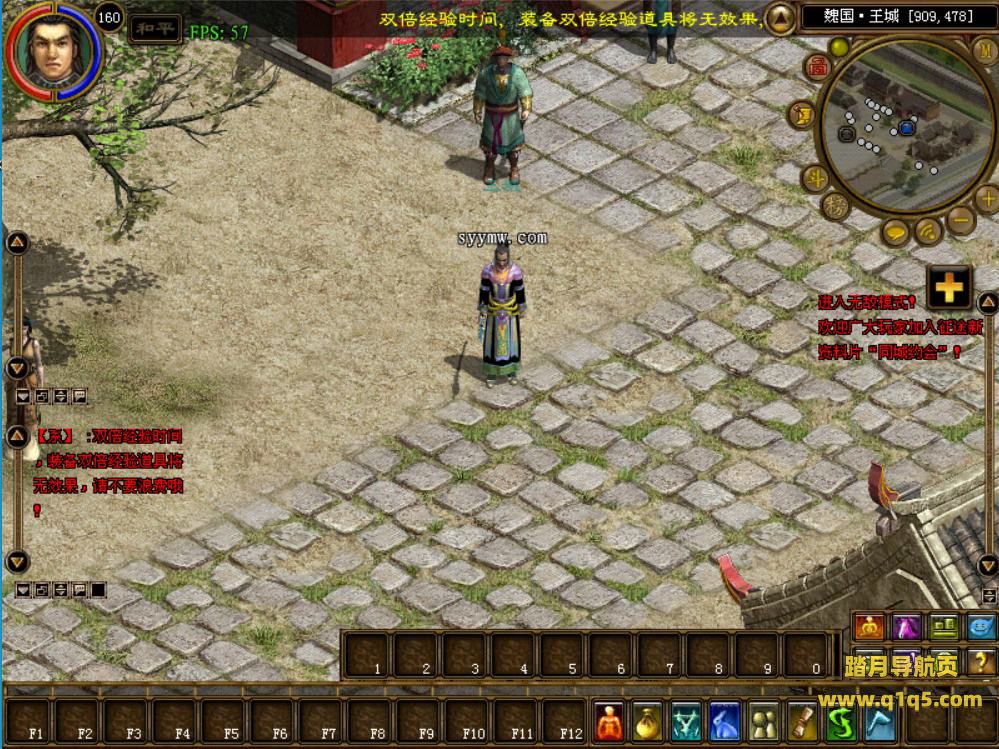Open the 榜 ranking button
This screenshot has height=749, width=999.
(x=836, y=208)
